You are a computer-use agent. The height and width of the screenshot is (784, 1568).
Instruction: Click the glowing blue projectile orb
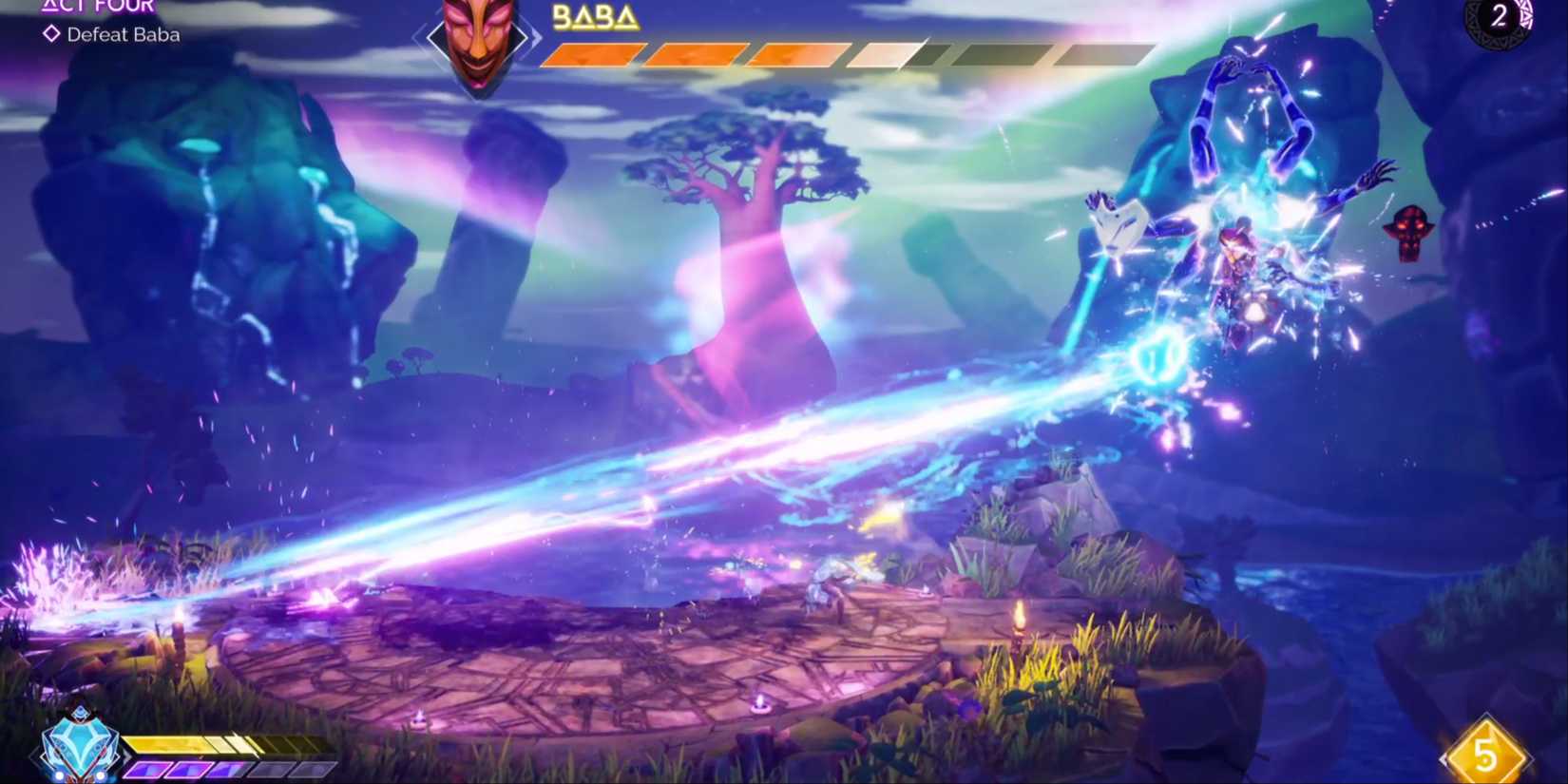(x=1158, y=354)
